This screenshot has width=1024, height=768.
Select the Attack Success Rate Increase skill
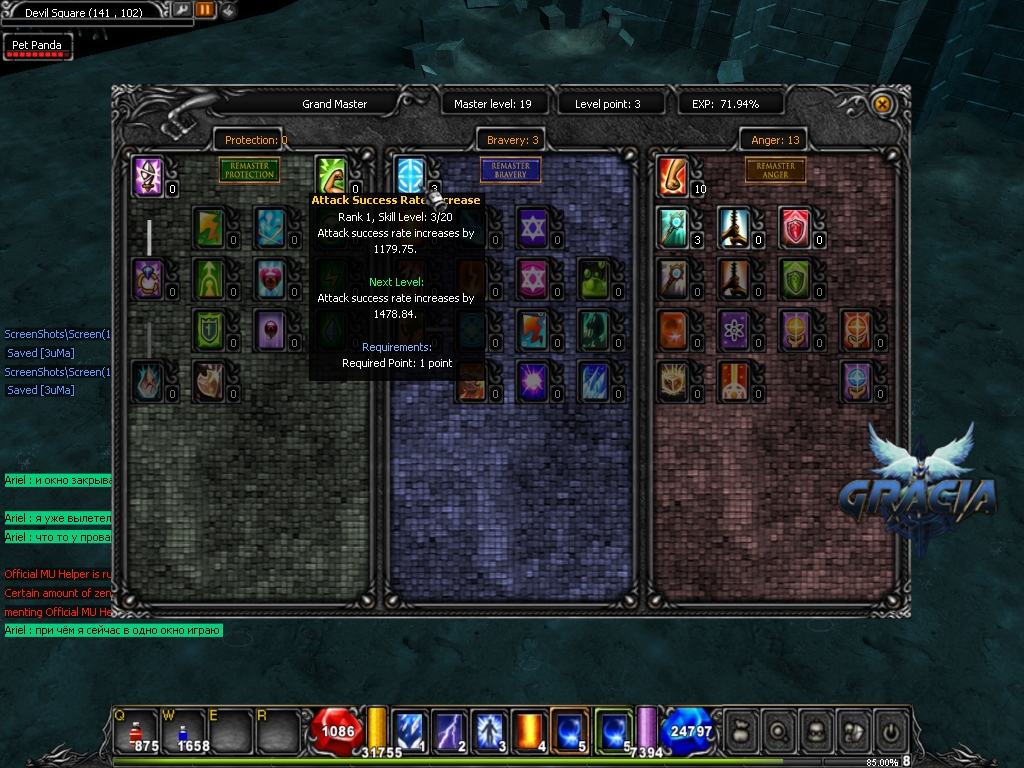point(410,173)
